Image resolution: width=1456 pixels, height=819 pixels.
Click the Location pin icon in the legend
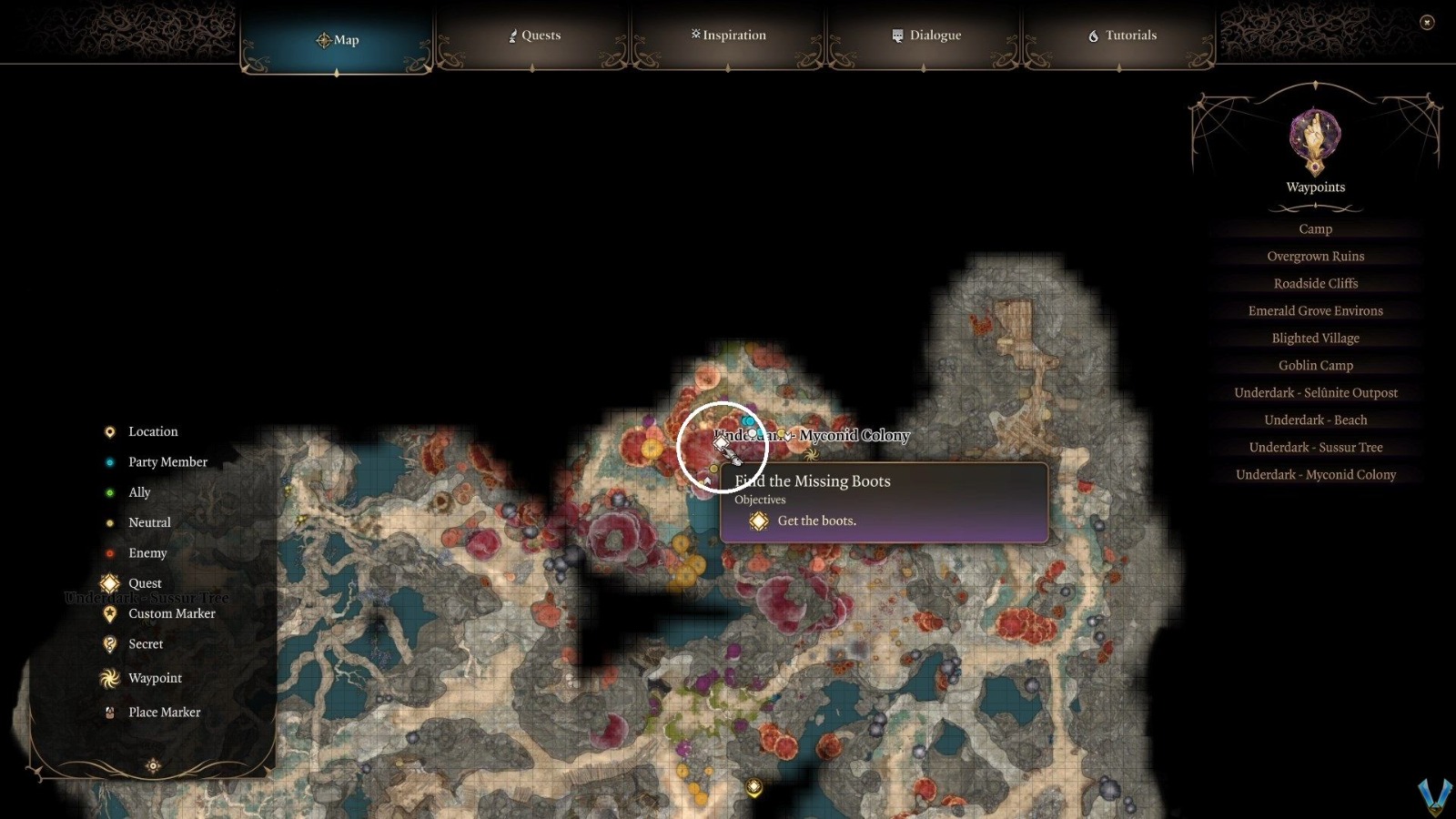coord(109,431)
